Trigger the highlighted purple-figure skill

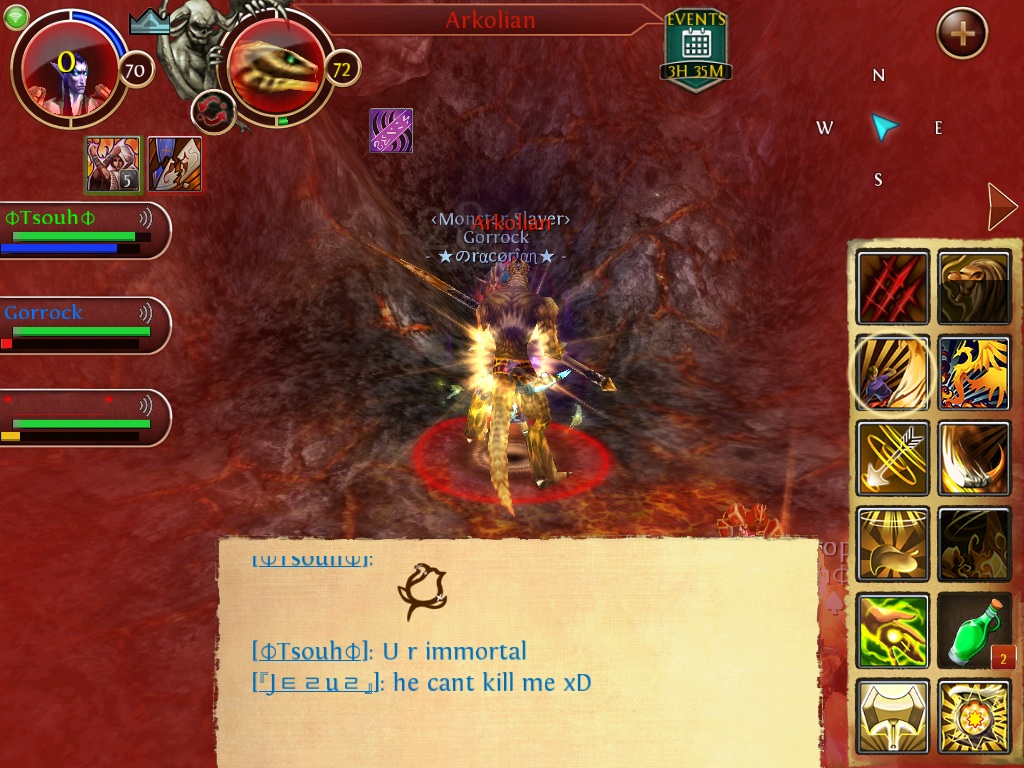pos(891,373)
